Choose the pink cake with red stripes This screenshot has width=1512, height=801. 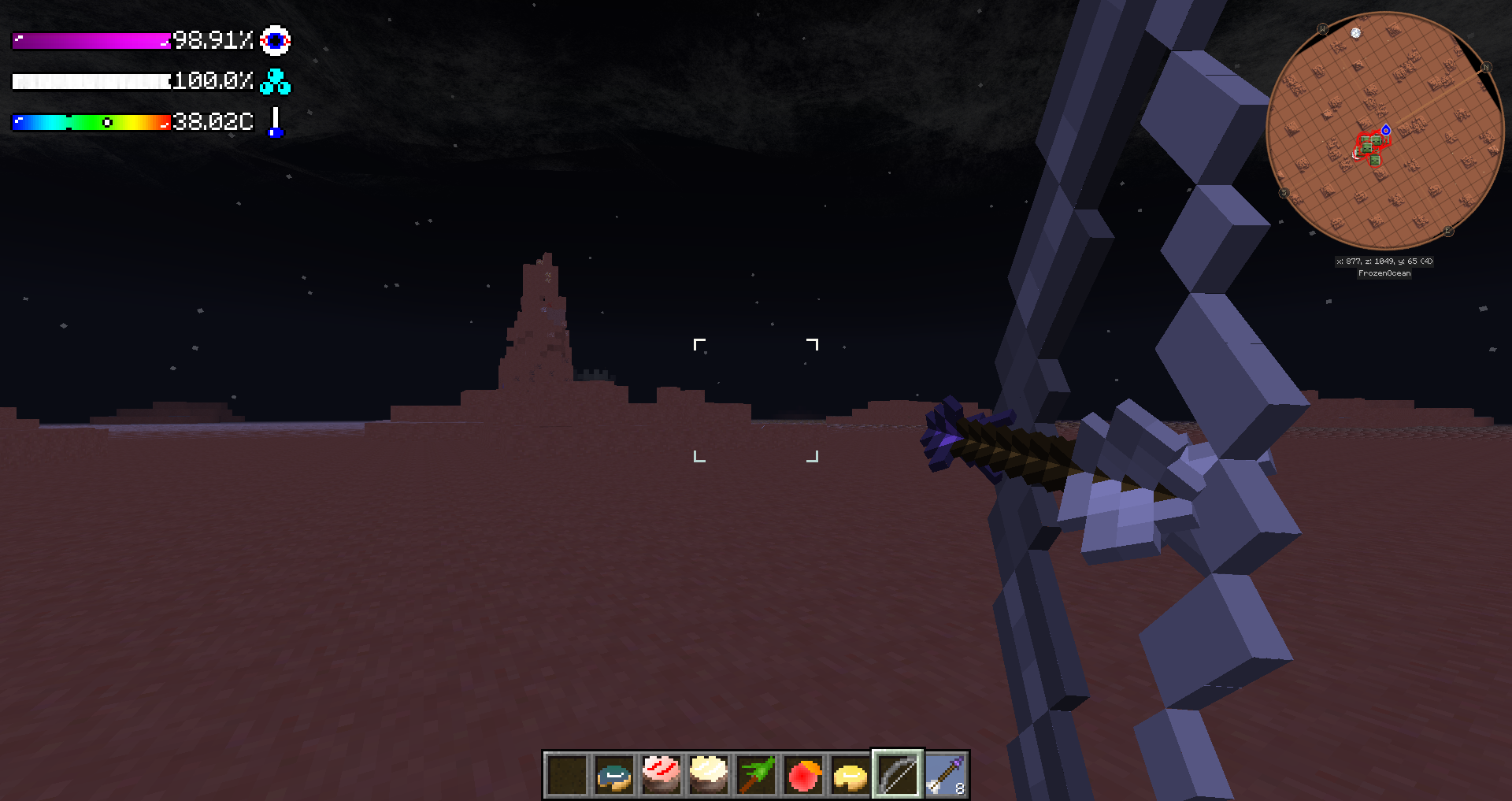pyautogui.click(x=661, y=775)
